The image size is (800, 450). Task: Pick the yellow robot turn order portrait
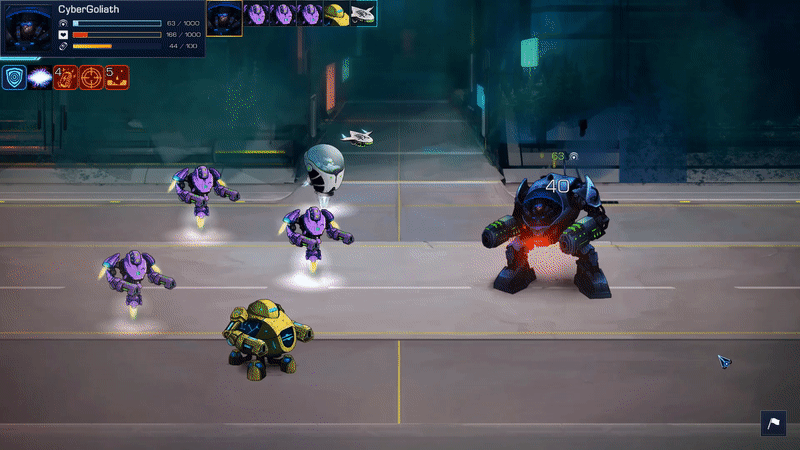coord(338,14)
